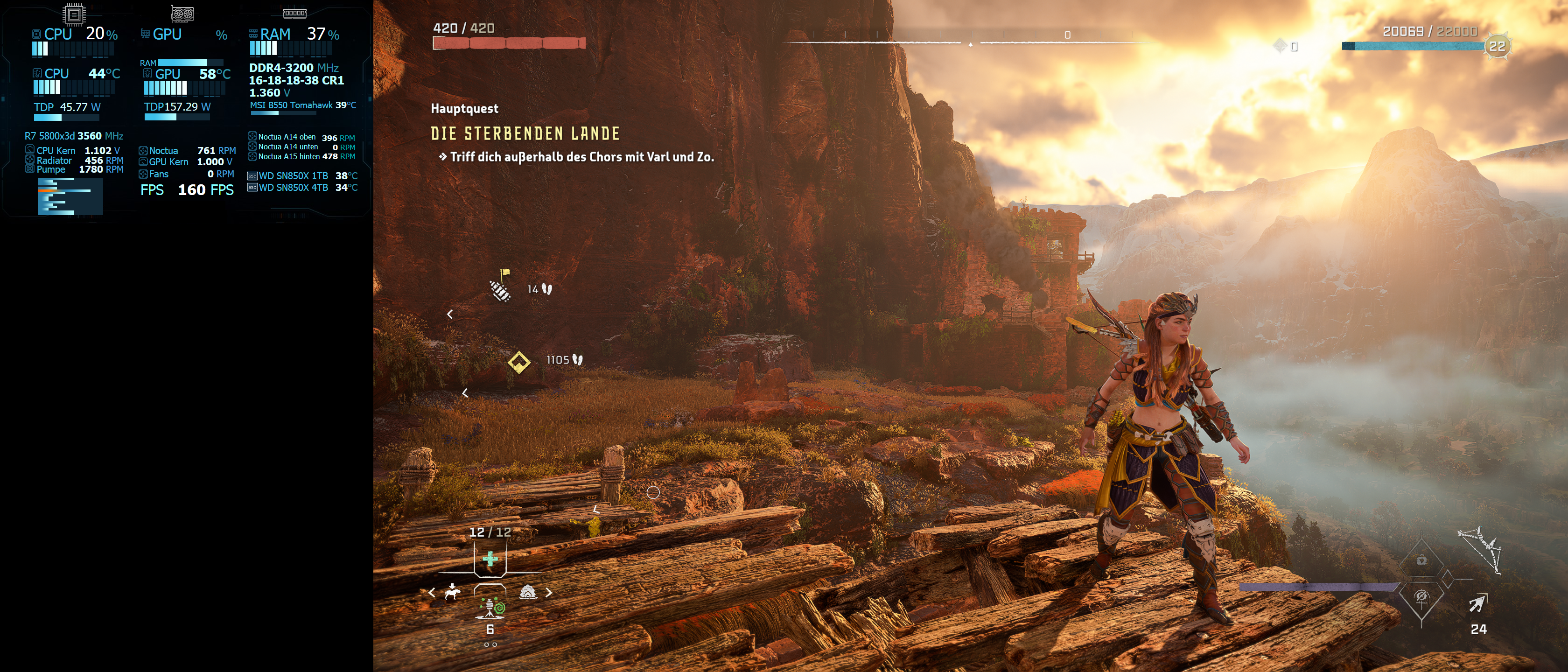Cycle tools with the left arrow
1568x672 pixels.
pyautogui.click(x=432, y=592)
